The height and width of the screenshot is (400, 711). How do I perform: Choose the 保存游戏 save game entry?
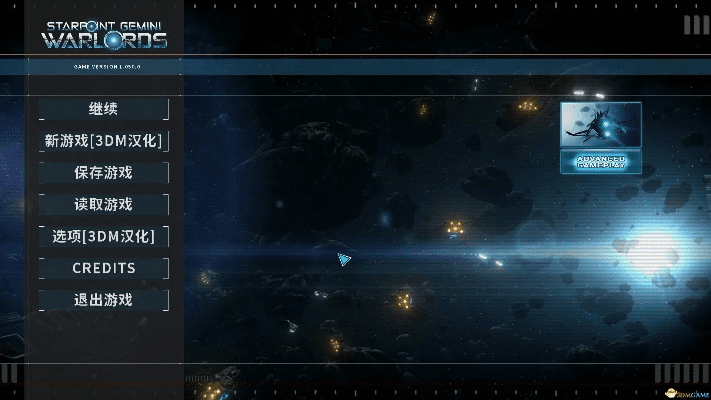click(103, 173)
